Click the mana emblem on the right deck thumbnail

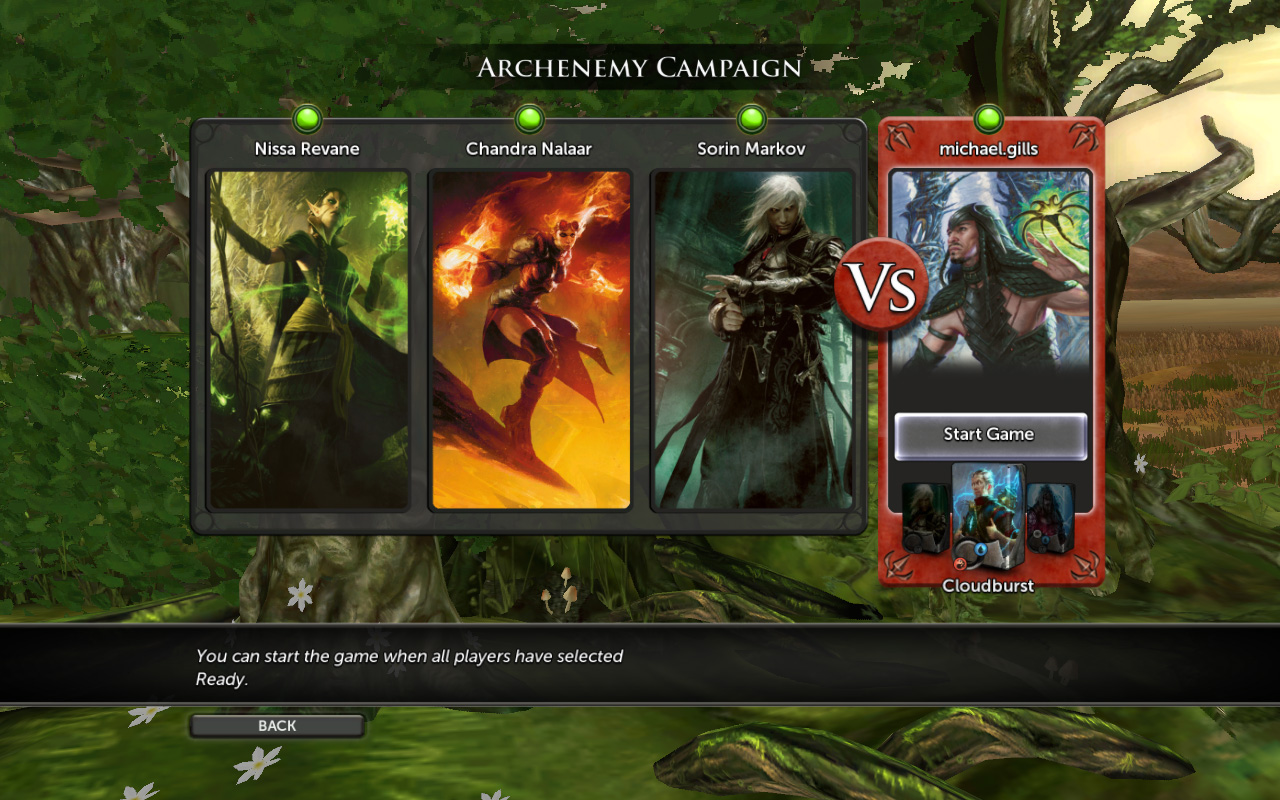[1045, 540]
